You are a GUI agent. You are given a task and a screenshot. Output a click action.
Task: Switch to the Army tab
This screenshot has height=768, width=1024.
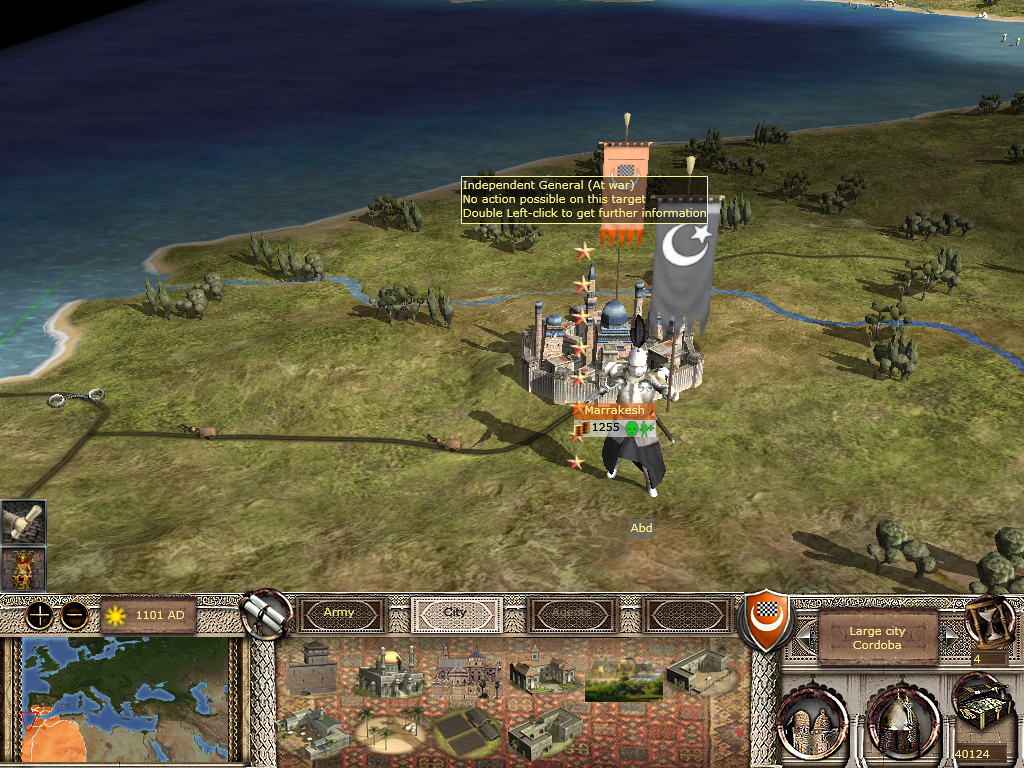point(339,613)
